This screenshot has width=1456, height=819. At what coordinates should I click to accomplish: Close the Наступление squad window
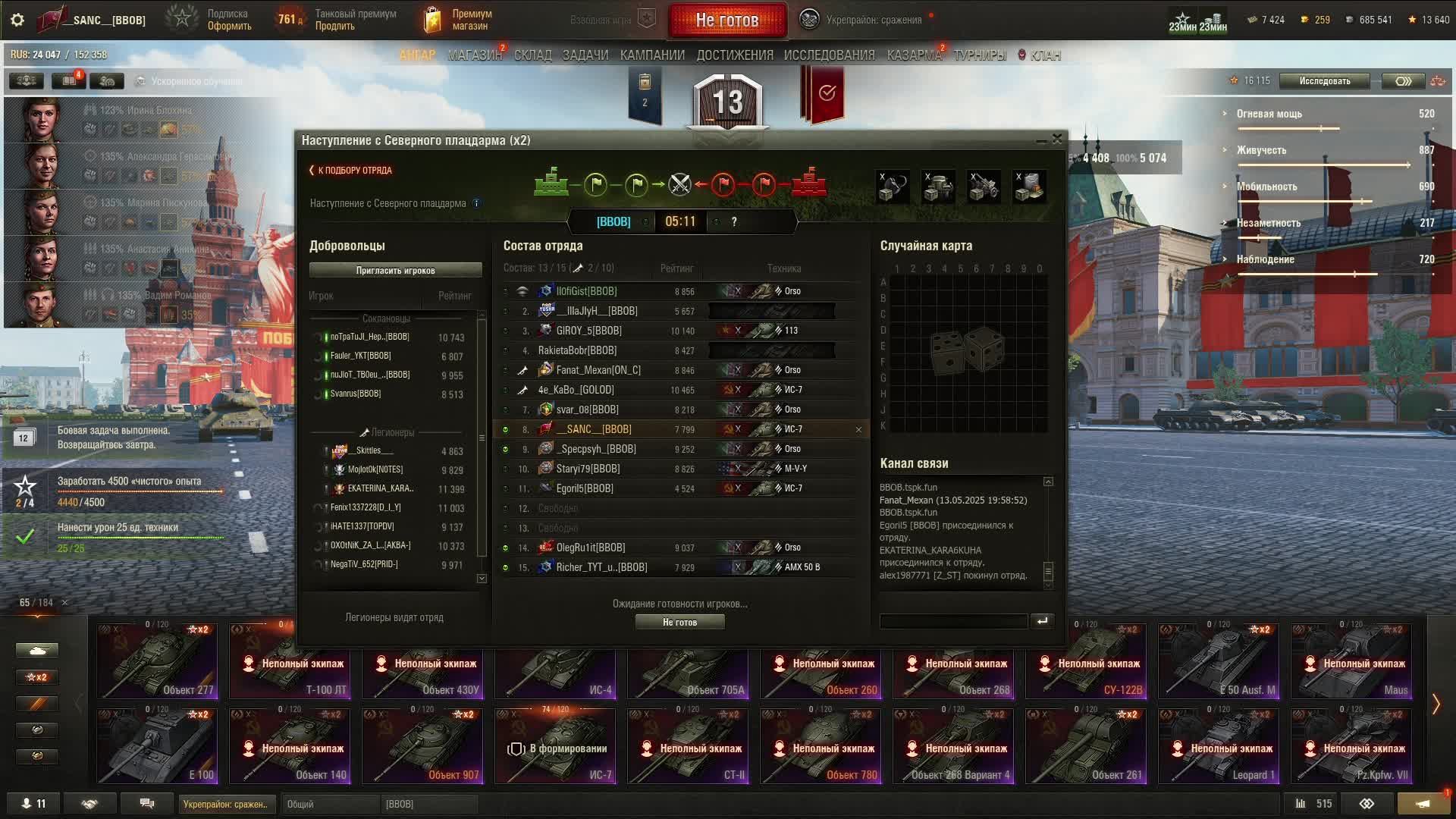click(x=1057, y=139)
